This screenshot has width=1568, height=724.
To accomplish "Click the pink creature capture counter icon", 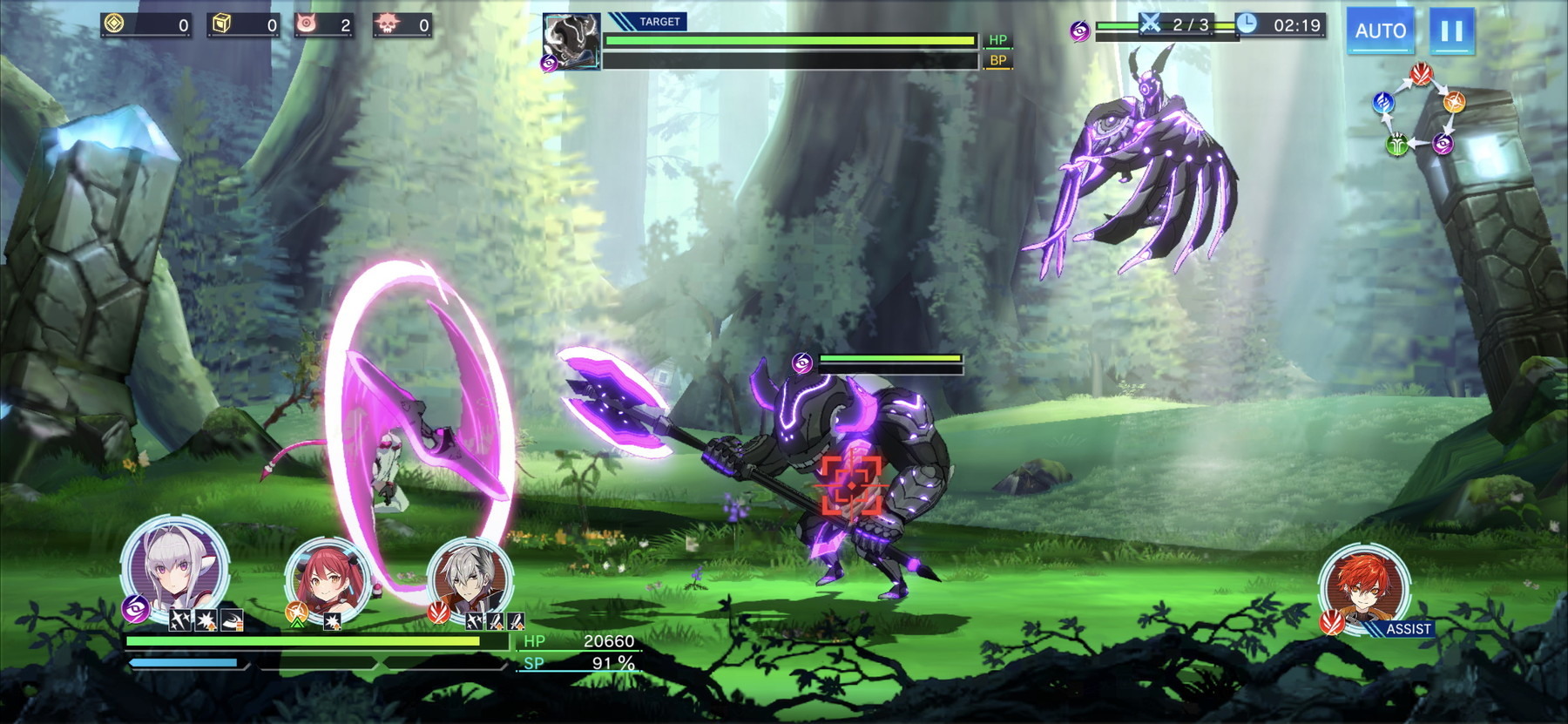I will coord(307,24).
